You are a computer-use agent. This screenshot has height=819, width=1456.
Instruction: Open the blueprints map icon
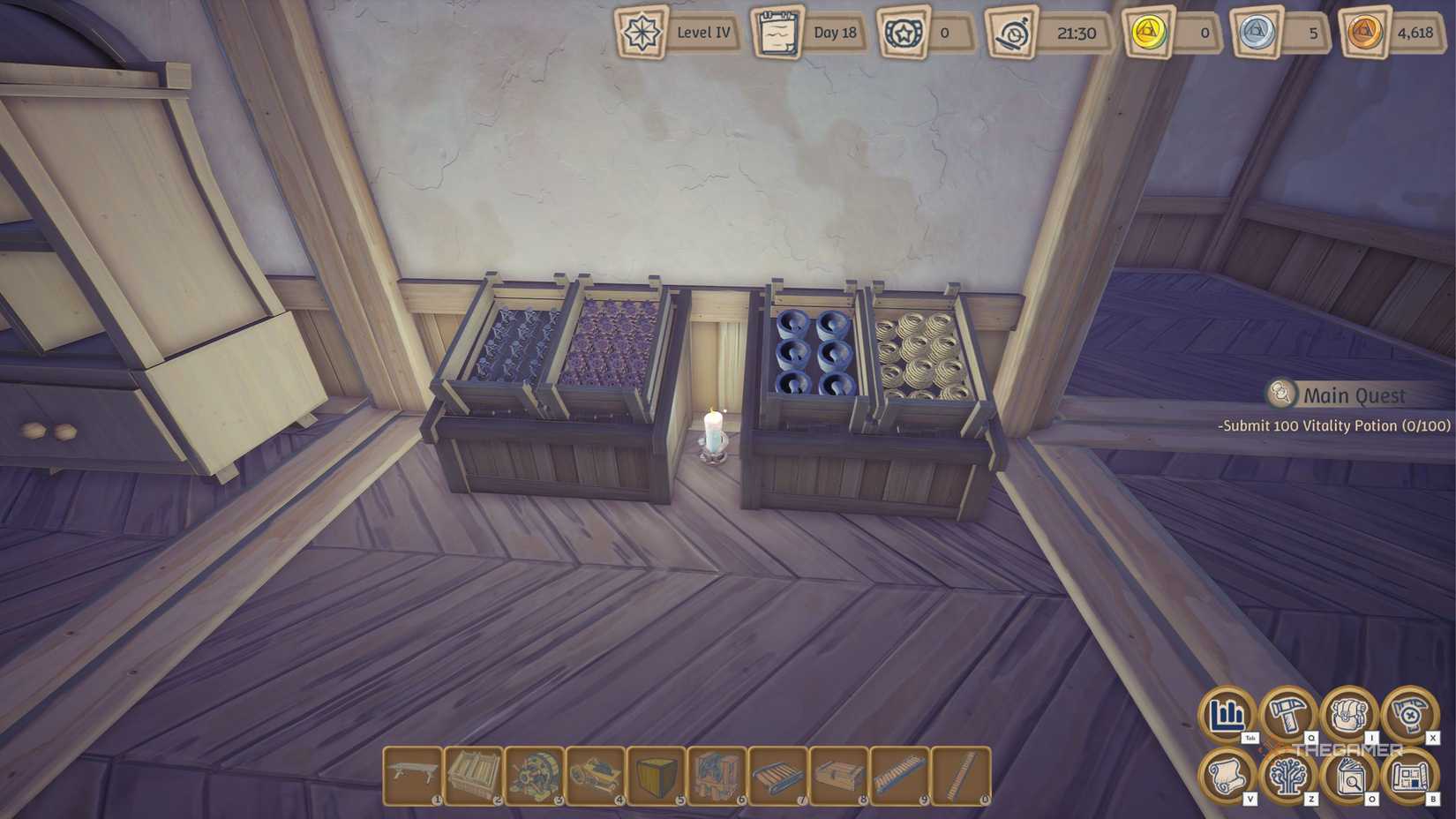click(1409, 777)
